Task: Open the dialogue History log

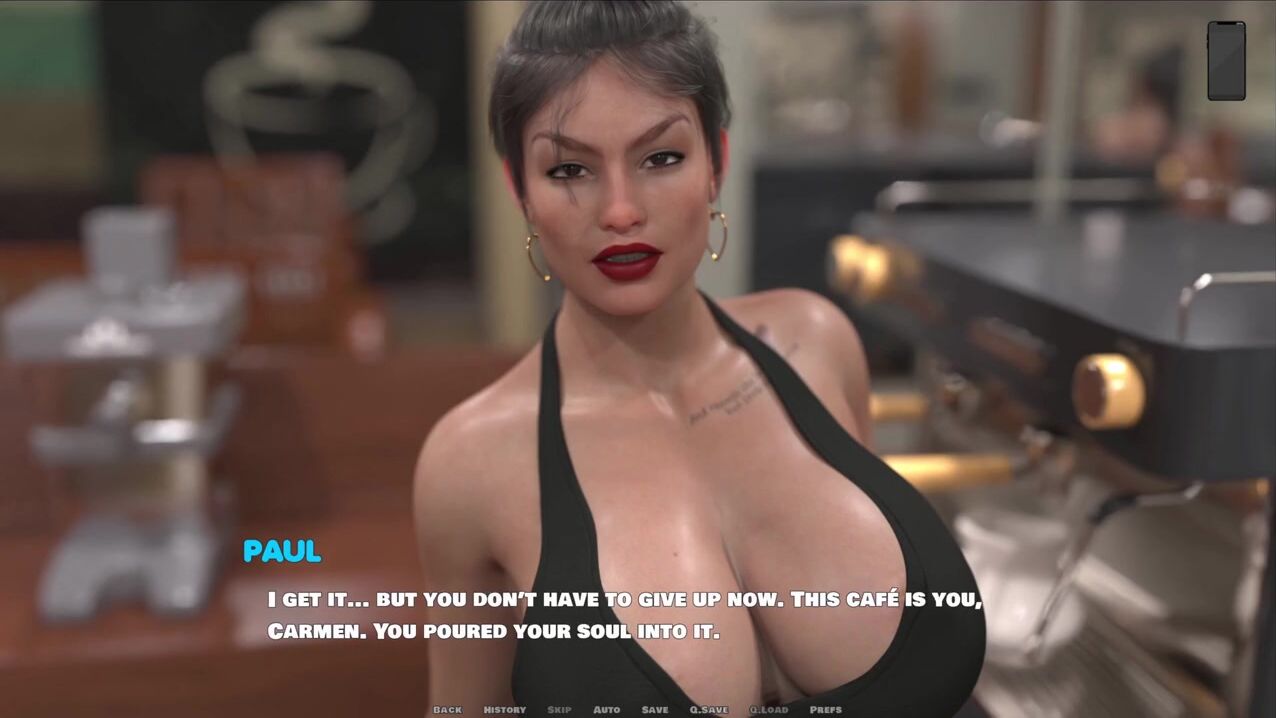Action: pyautogui.click(x=504, y=709)
